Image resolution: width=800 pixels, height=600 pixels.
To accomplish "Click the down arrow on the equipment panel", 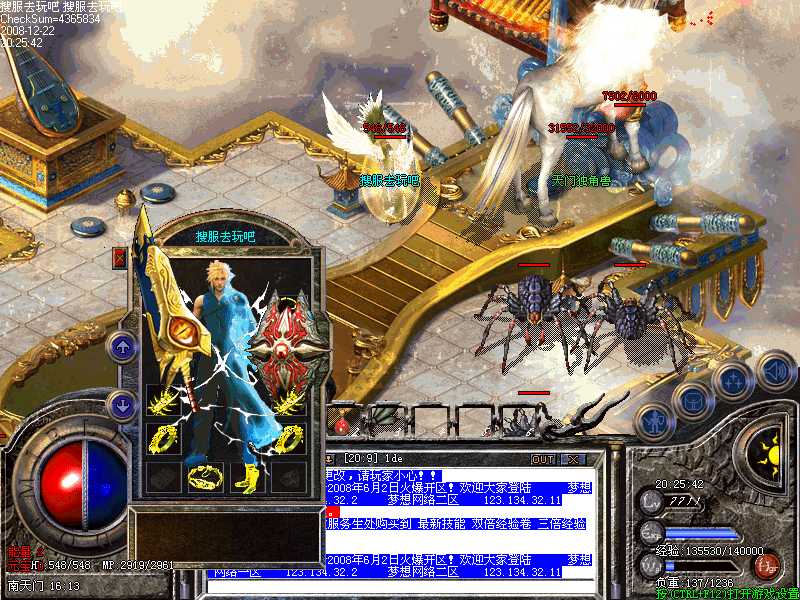I will click(x=122, y=406).
